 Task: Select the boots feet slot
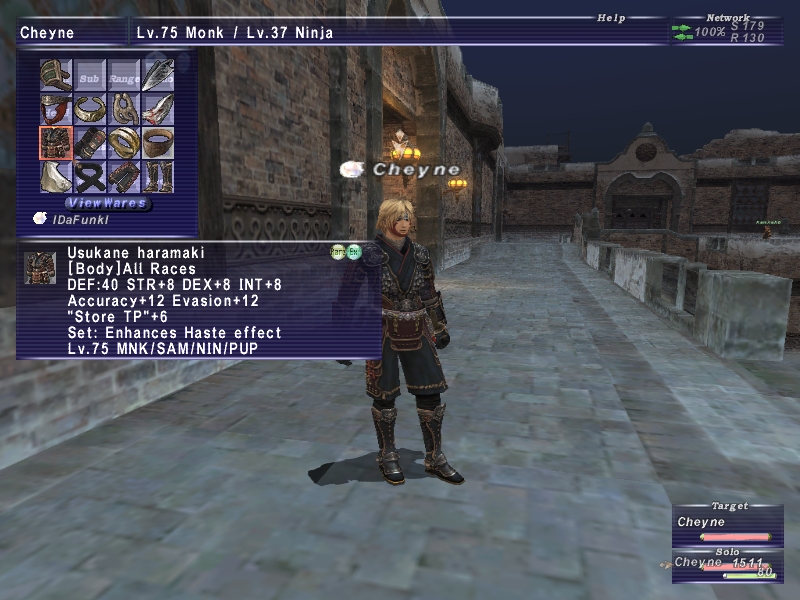point(158,177)
